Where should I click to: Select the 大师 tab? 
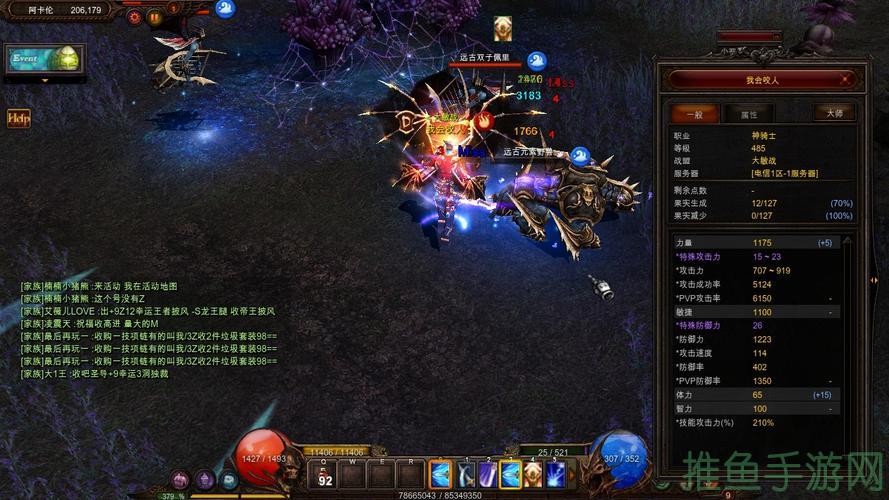click(834, 114)
